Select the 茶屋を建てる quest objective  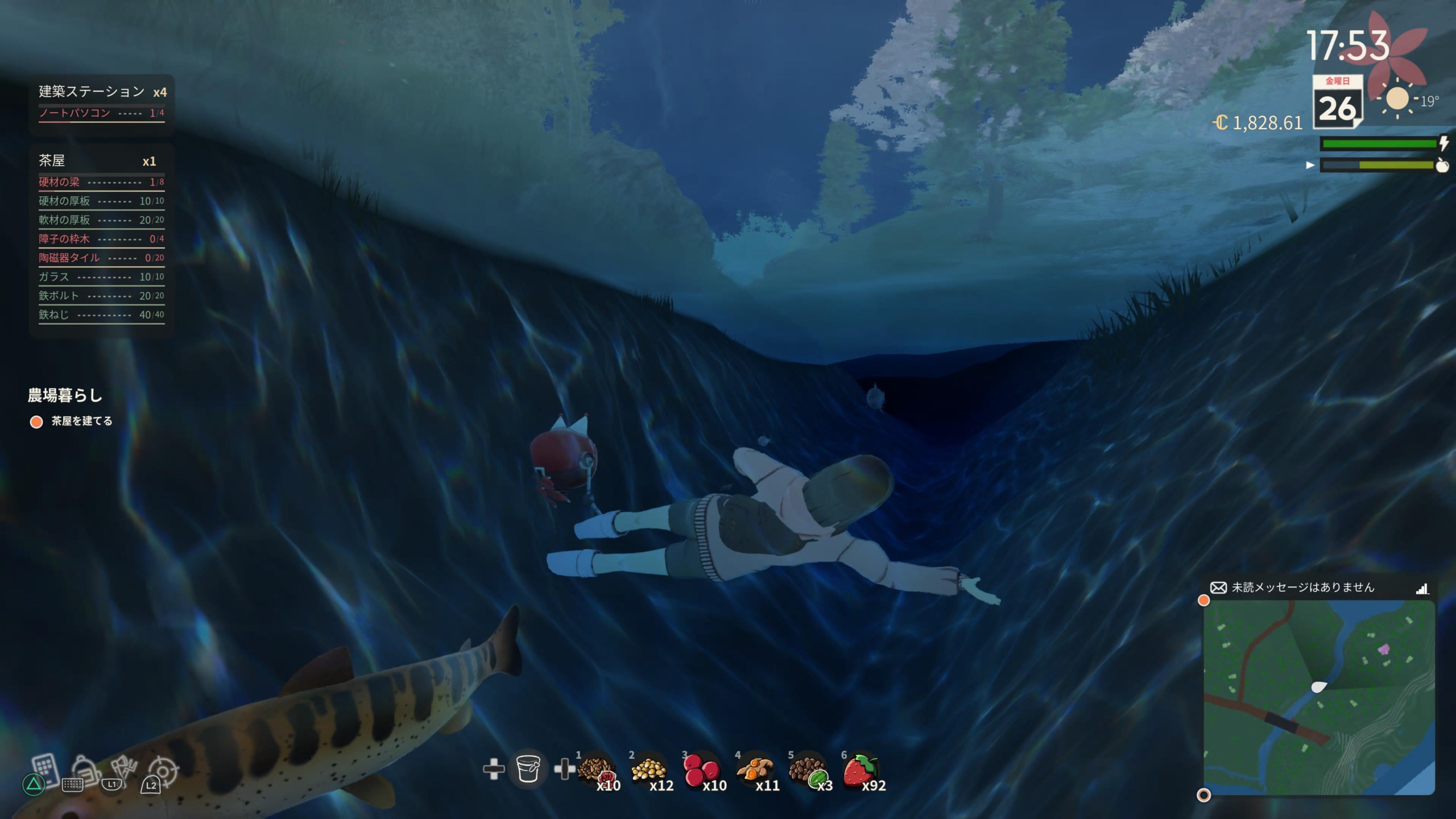[x=82, y=421]
